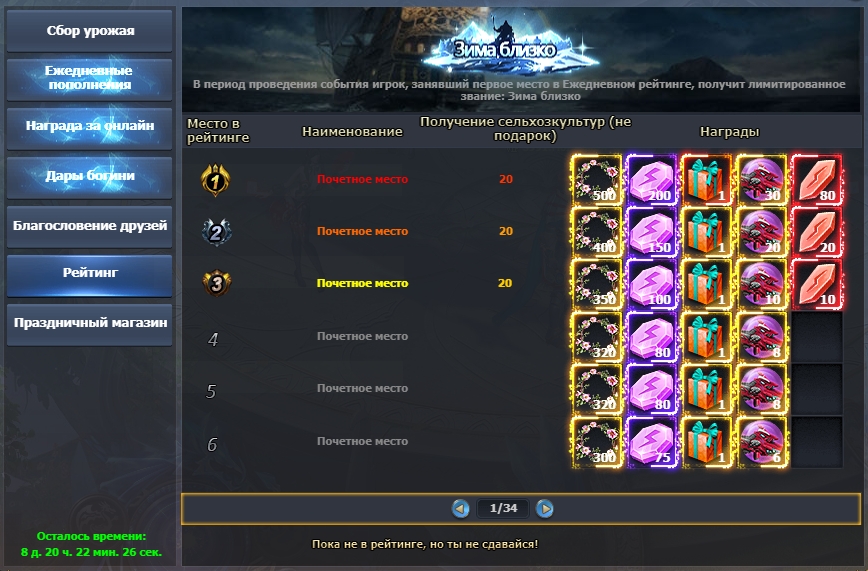This screenshot has height=571, width=868.
Task: Inspect second place wreath reward 400
Action: (595, 232)
